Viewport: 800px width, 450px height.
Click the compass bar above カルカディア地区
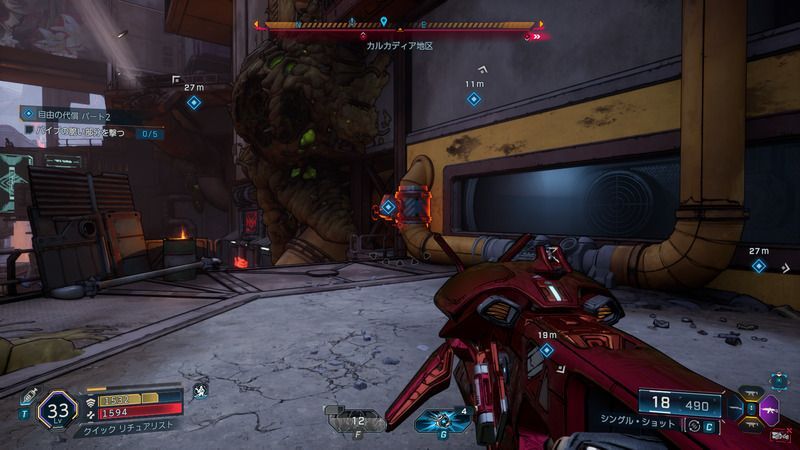coord(399,24)
